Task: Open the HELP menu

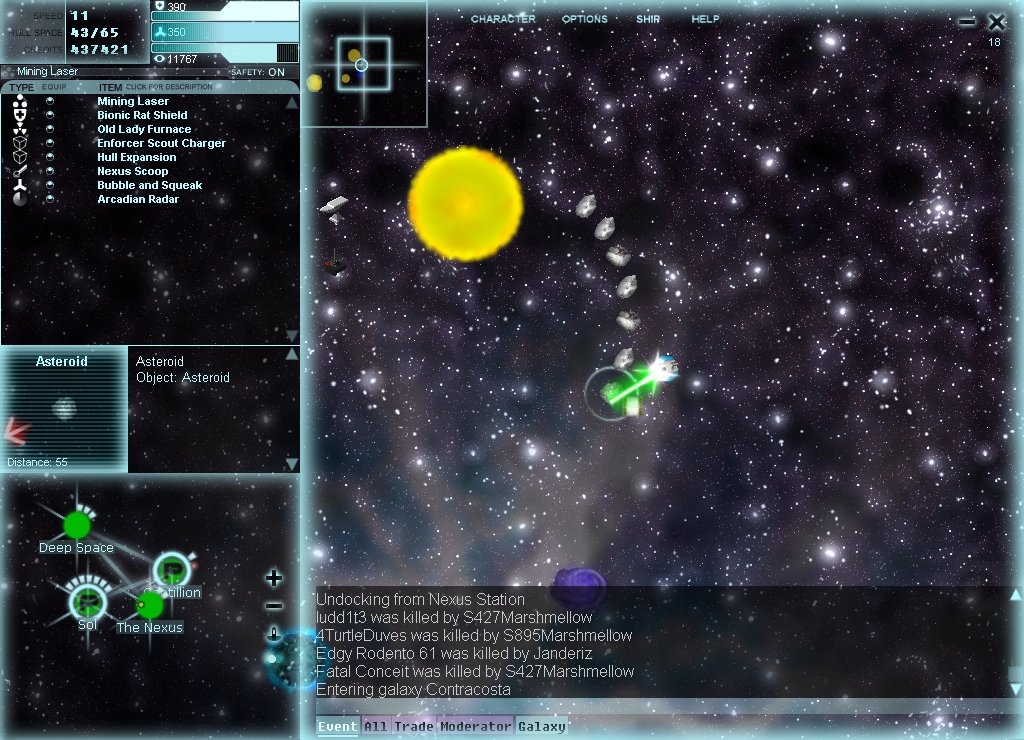Action: pyautogui.click(x=705, y=19)
